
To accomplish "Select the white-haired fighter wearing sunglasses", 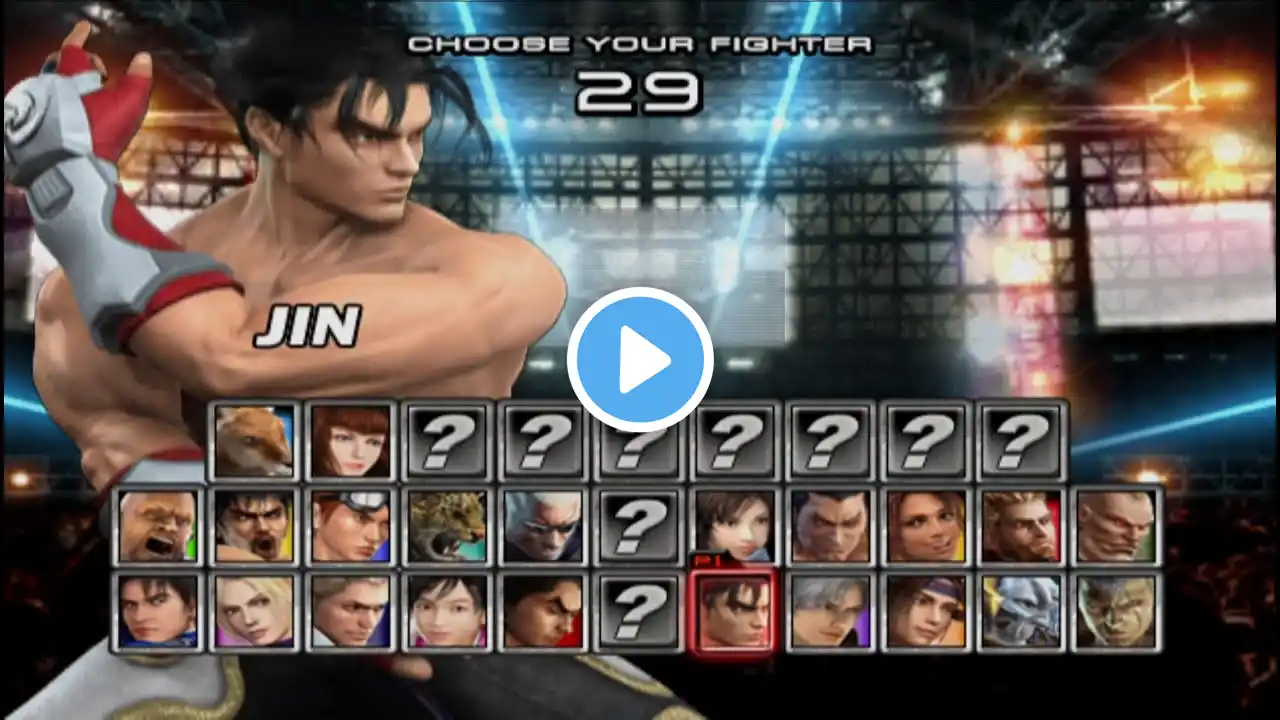I will click(541, 525).
